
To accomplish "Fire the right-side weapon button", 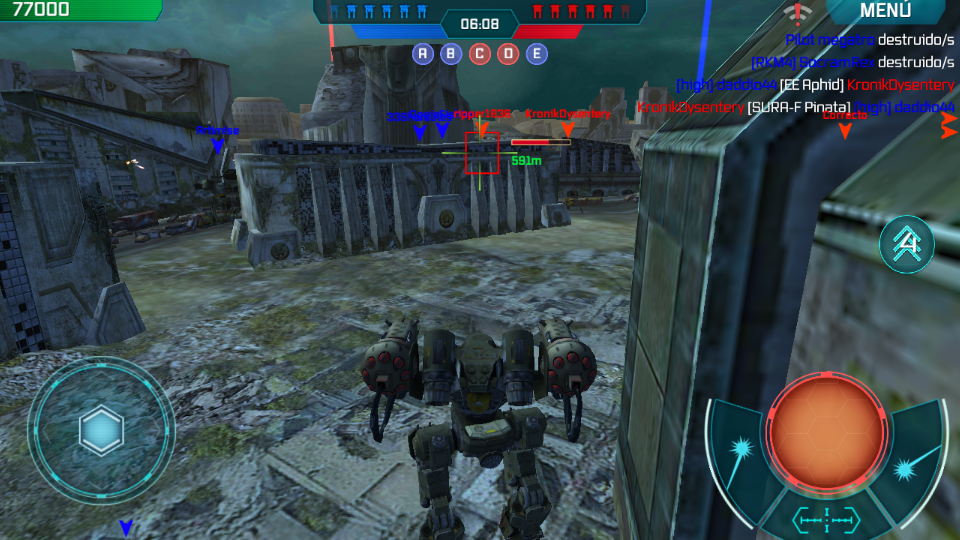I will point(912,463).
